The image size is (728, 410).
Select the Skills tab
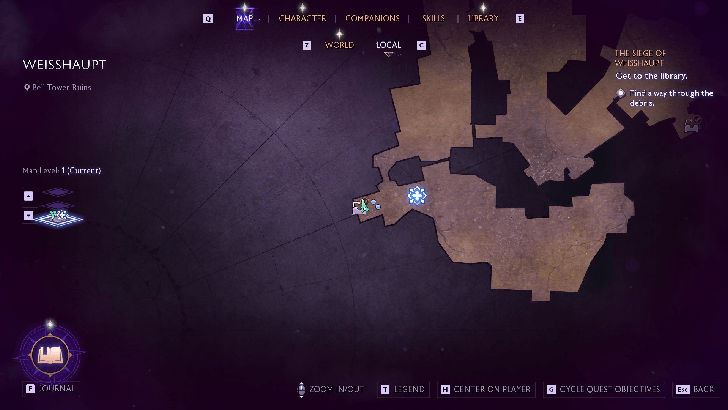(433, 18)
